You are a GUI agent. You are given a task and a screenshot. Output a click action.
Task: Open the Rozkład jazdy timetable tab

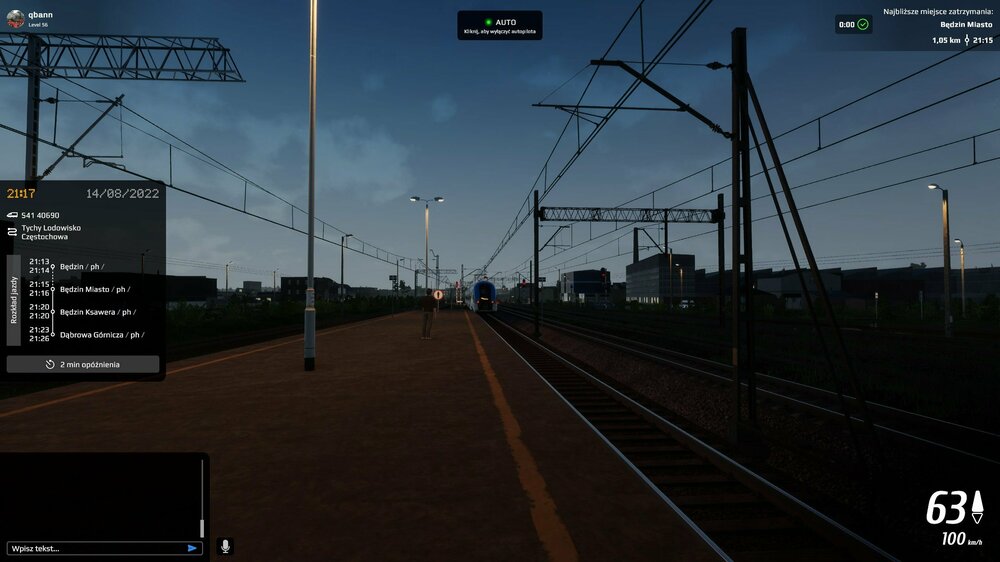coord(14,299)
